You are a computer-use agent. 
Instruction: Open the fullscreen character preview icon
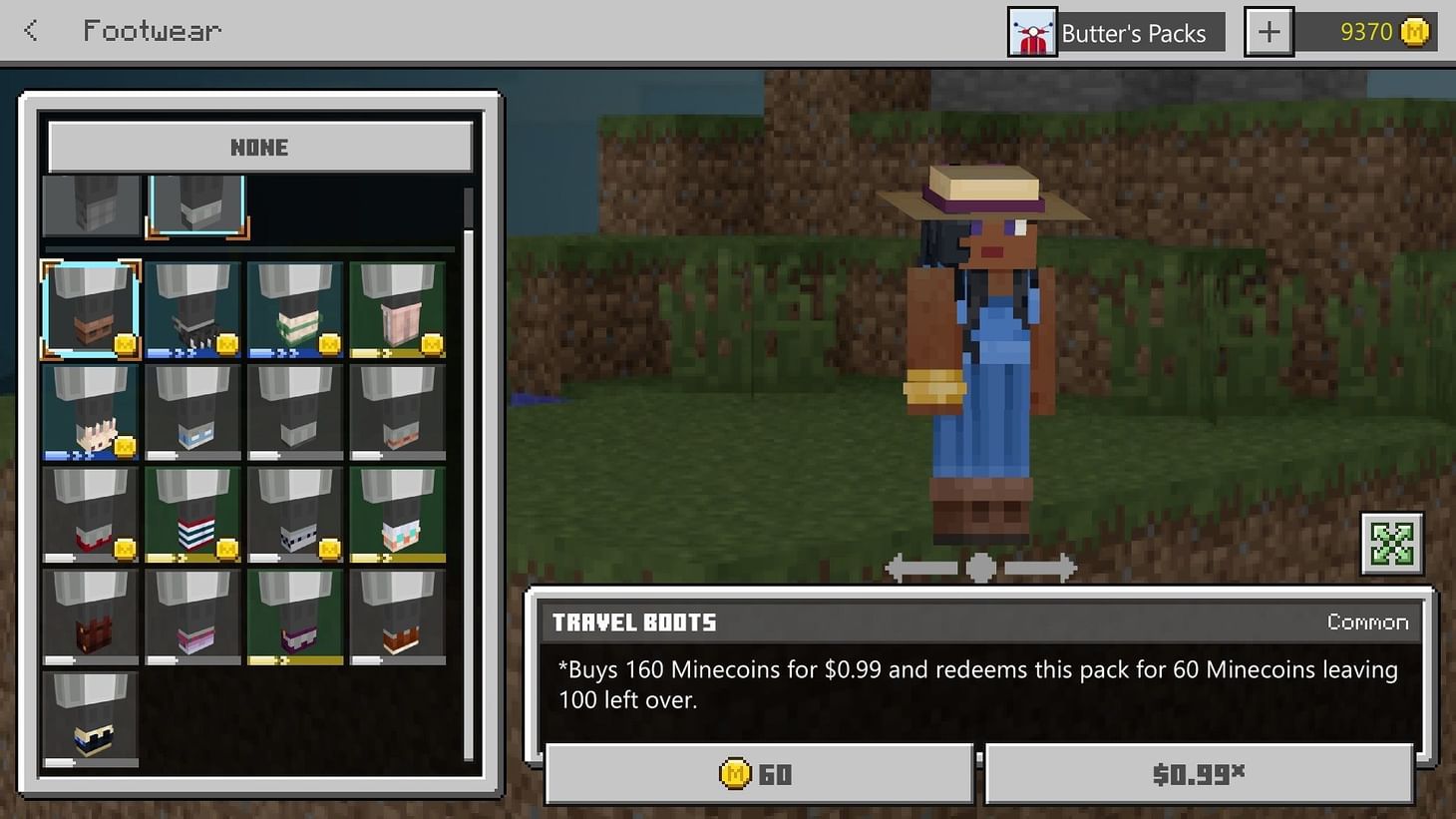pos(1393,545)
